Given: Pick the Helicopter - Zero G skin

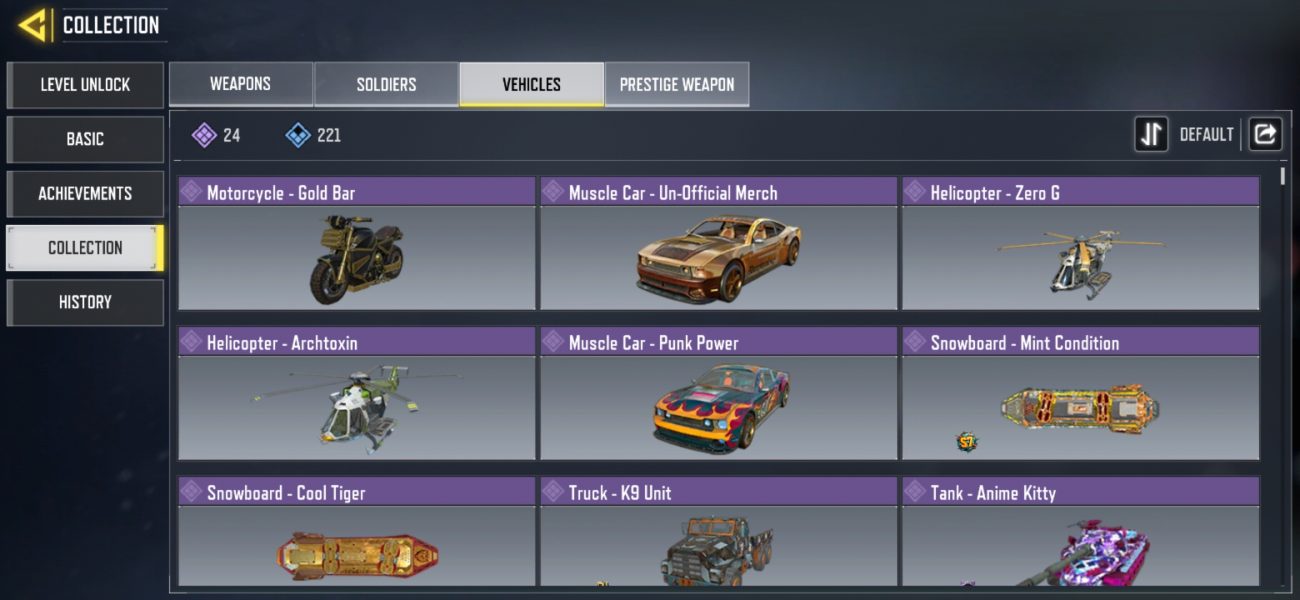Looking at the screenshot, I should (1080, 245).
